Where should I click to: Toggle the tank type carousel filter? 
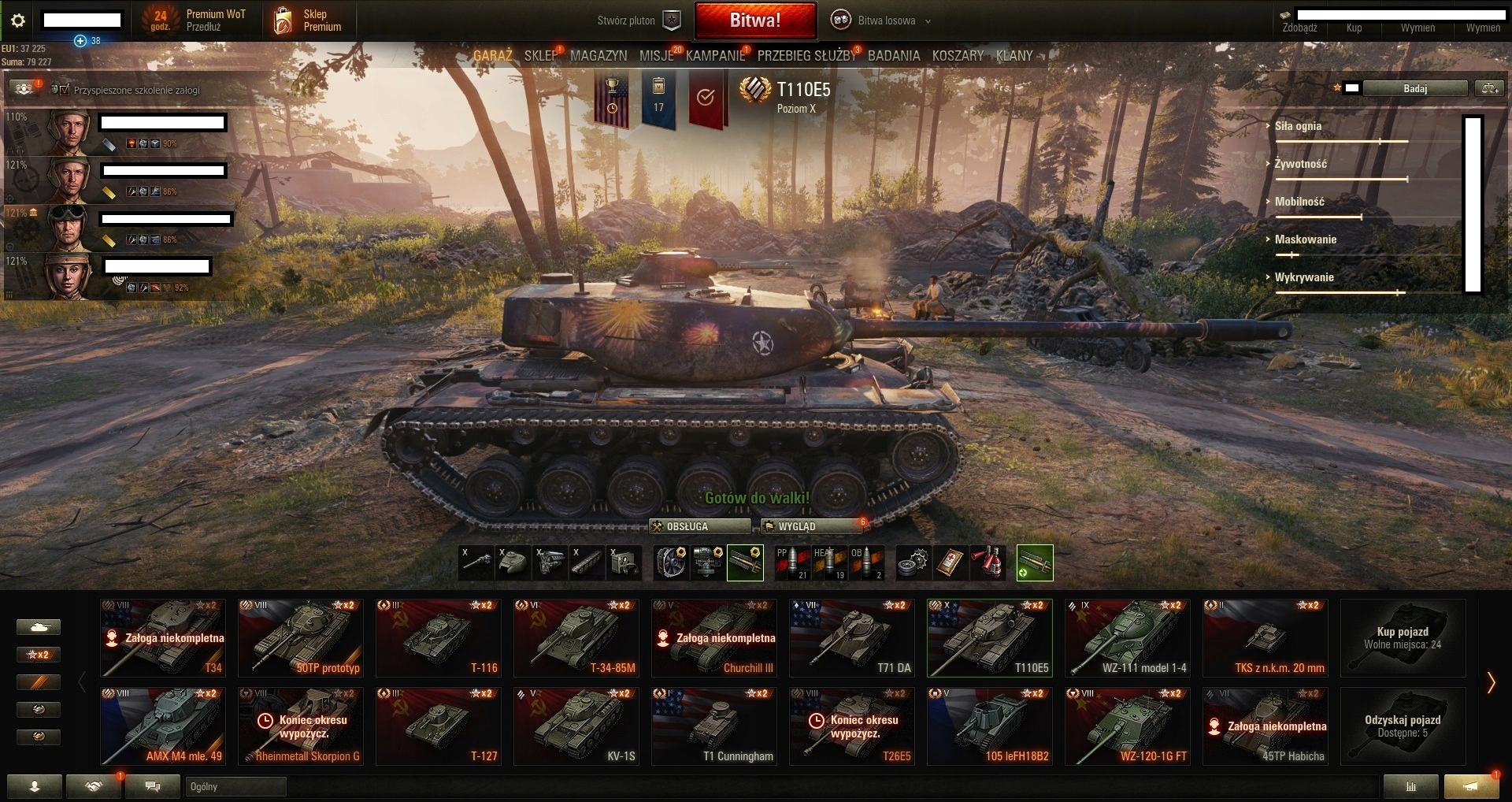(x=39, y=627)
